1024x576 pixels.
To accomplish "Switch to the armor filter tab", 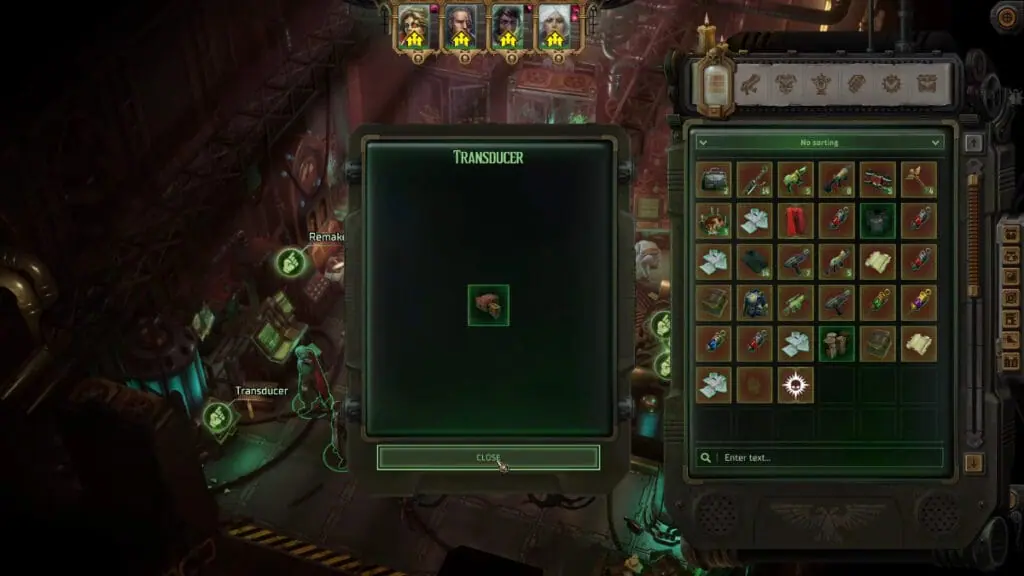I will click(x=786, y=84).
